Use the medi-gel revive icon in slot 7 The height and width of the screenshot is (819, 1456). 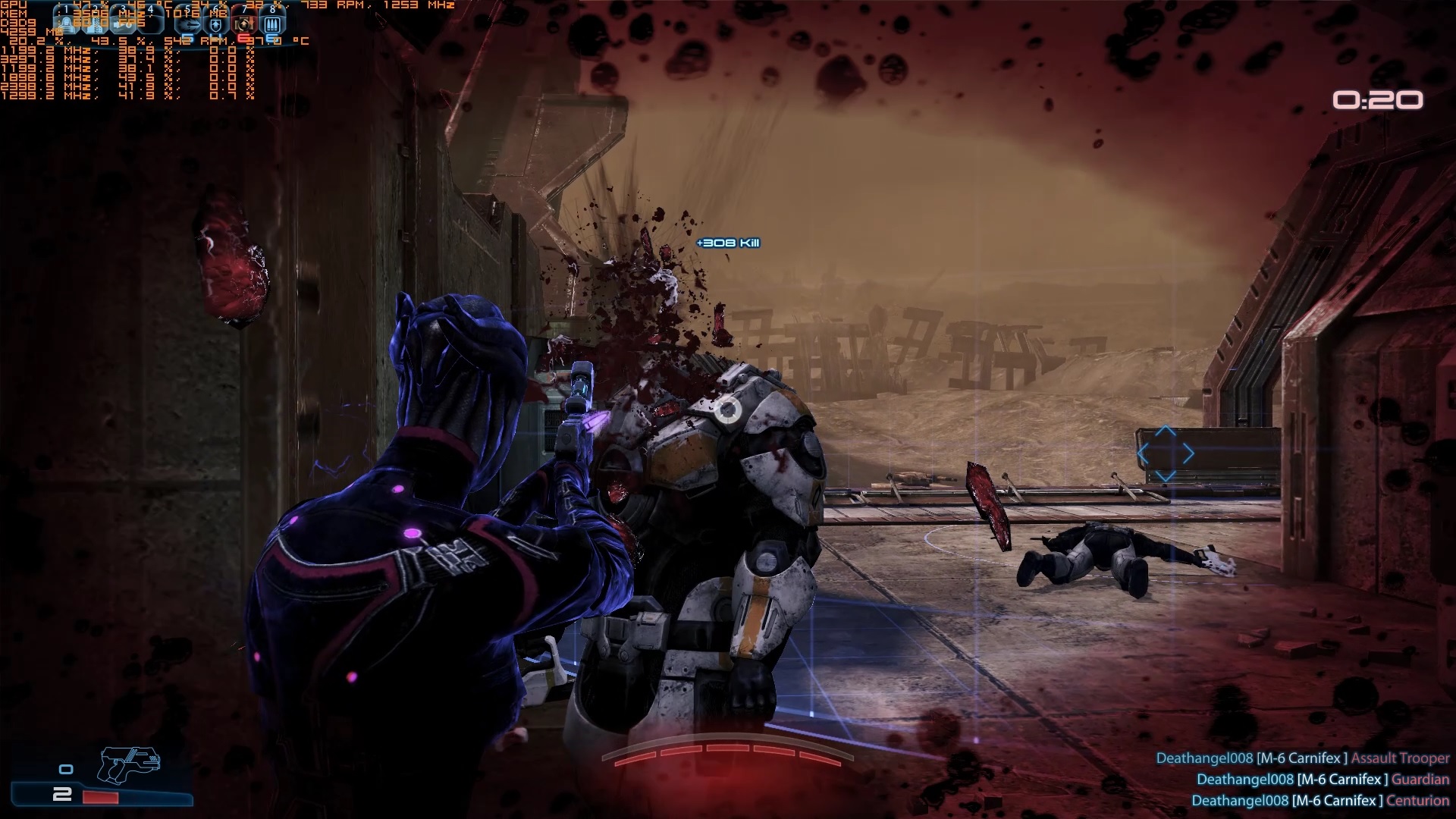pyautogui.click(x=244, y=24)
